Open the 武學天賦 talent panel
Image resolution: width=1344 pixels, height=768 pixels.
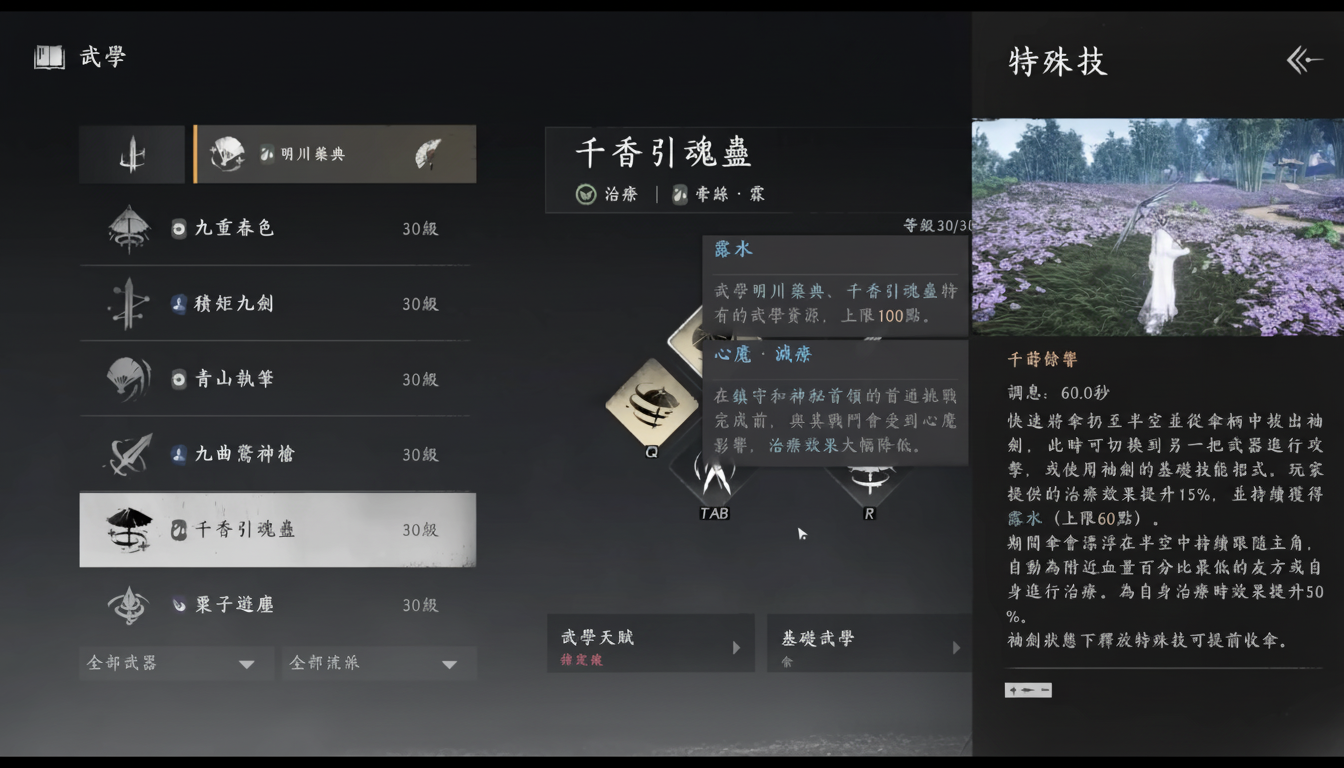pos(650,643)
